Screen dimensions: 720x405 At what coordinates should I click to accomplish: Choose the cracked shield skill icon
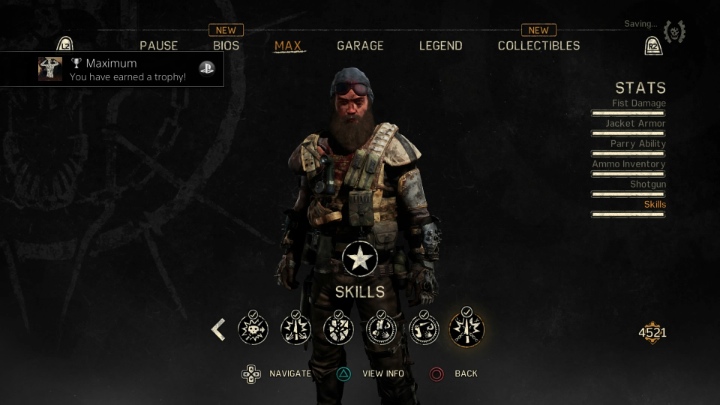coord(338,328)
